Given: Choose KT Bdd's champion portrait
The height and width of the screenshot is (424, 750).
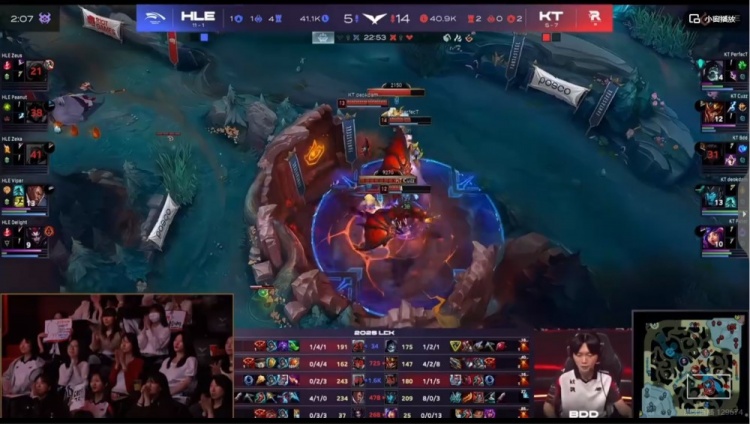Looking at the screenshot, I should tap(713, 153).
